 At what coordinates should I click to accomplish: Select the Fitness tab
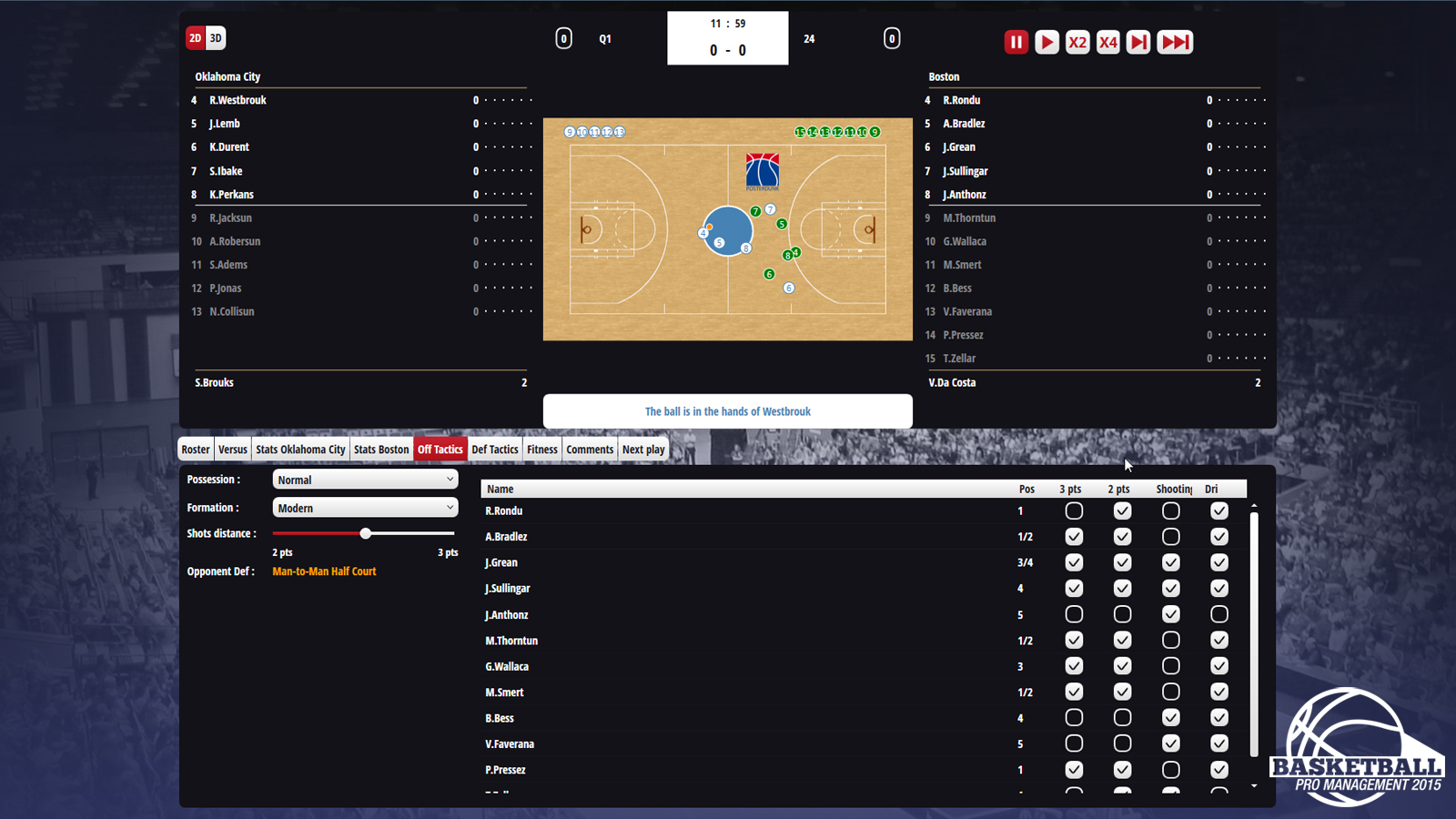coord(542,449)
